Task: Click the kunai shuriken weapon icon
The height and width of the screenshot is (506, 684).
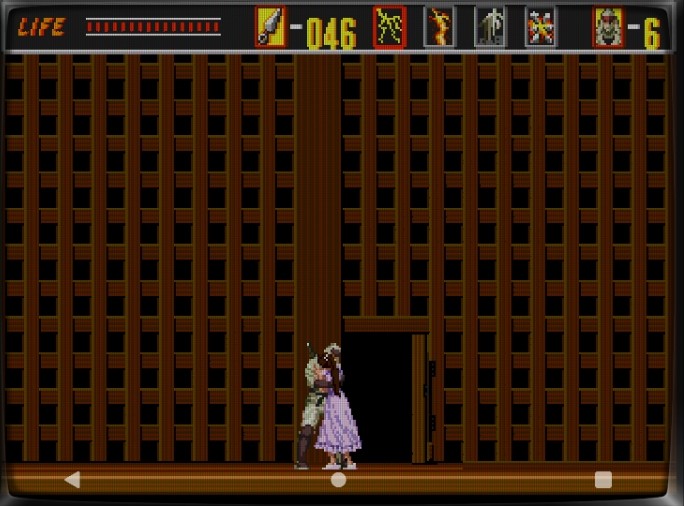Action: pos(270,27)
